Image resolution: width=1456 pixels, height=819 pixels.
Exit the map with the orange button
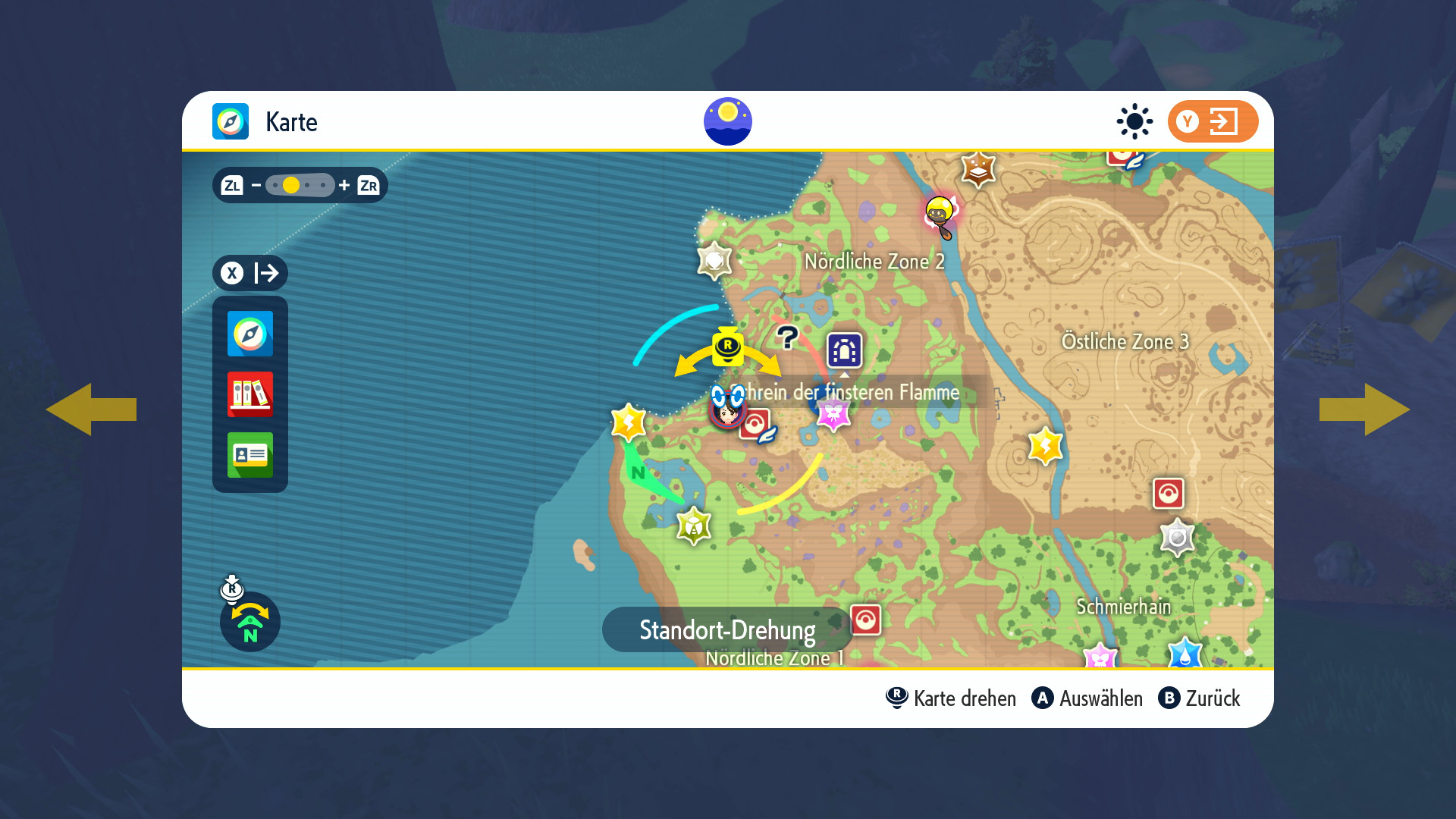[x=1212, y=121]
